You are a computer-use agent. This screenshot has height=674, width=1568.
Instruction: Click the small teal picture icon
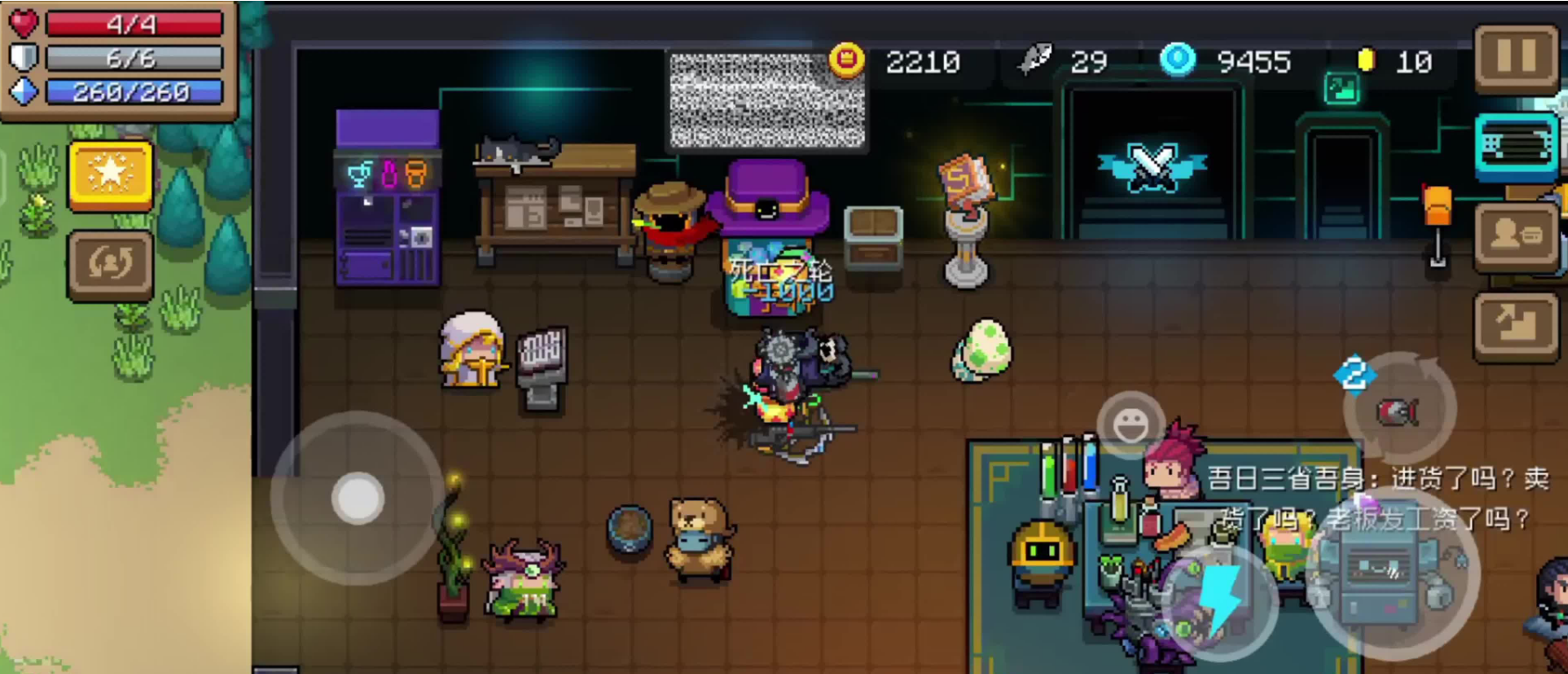click(1341, 88)
